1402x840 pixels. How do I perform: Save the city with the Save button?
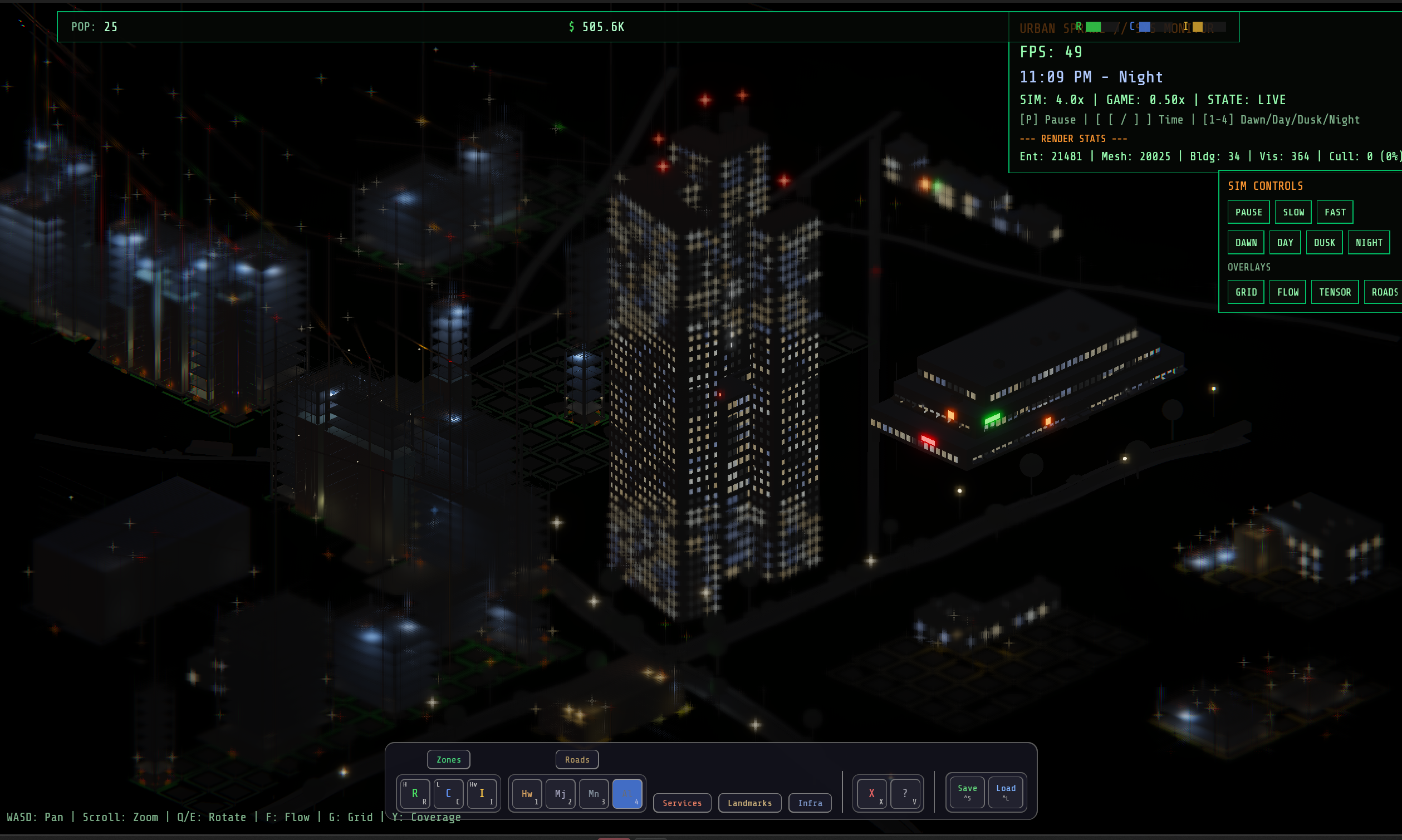pos(967,792)
